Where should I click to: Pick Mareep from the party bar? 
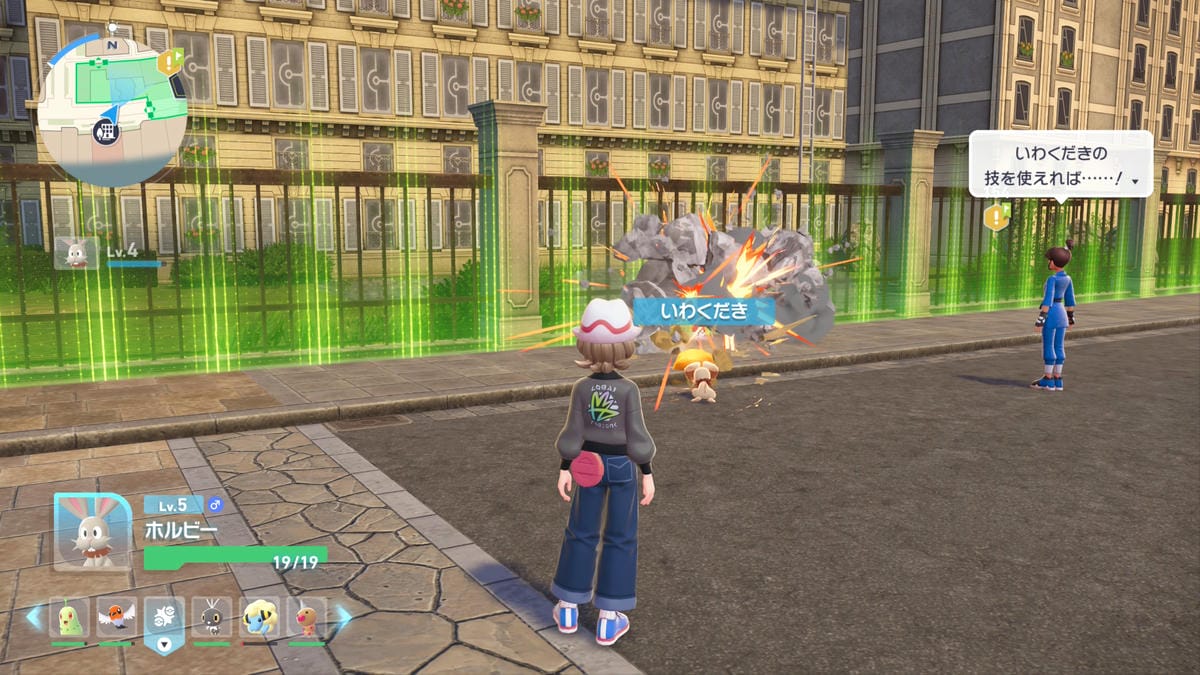(260, 618)
